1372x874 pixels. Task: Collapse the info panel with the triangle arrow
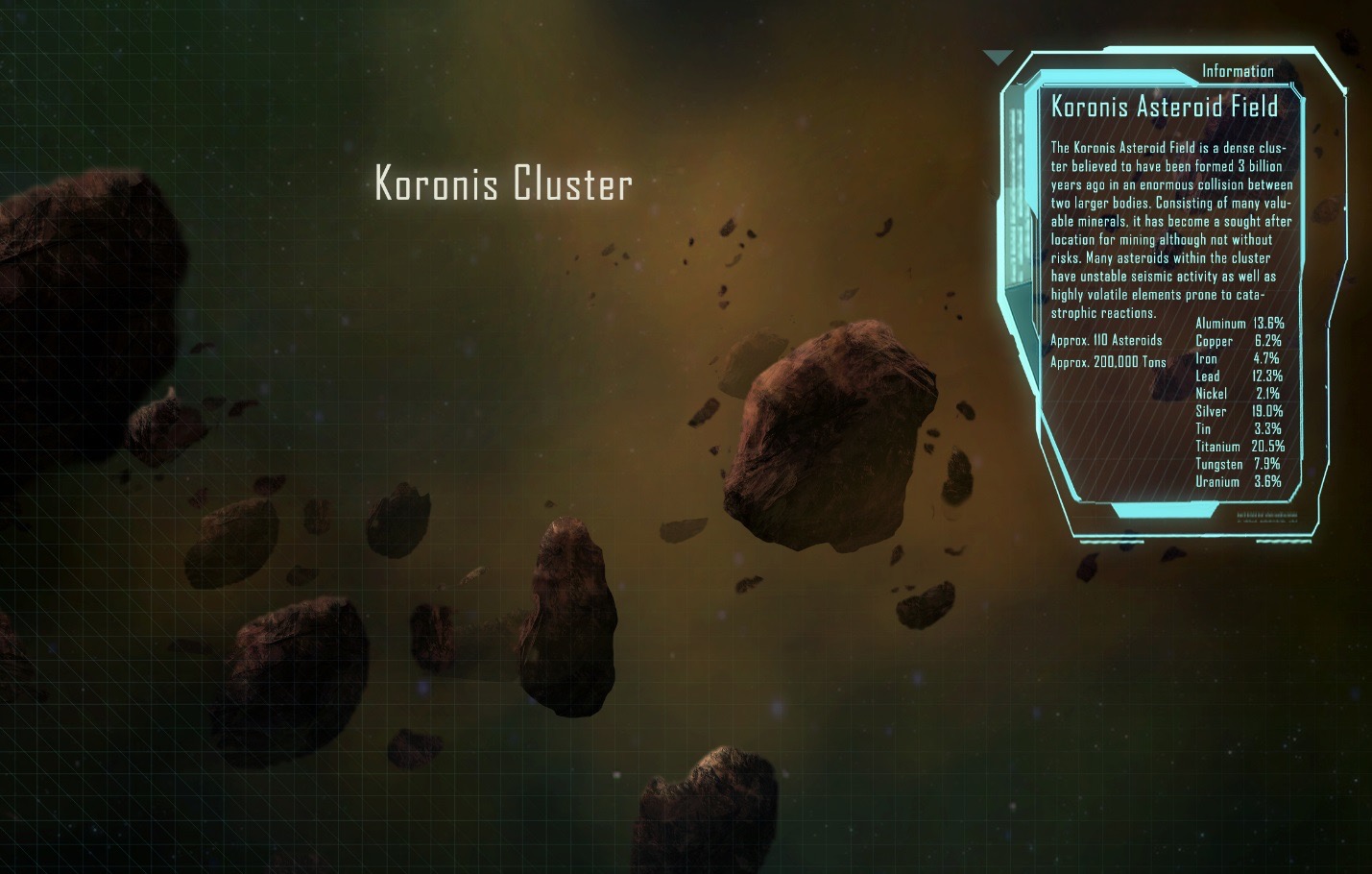[x=998, y=58]
